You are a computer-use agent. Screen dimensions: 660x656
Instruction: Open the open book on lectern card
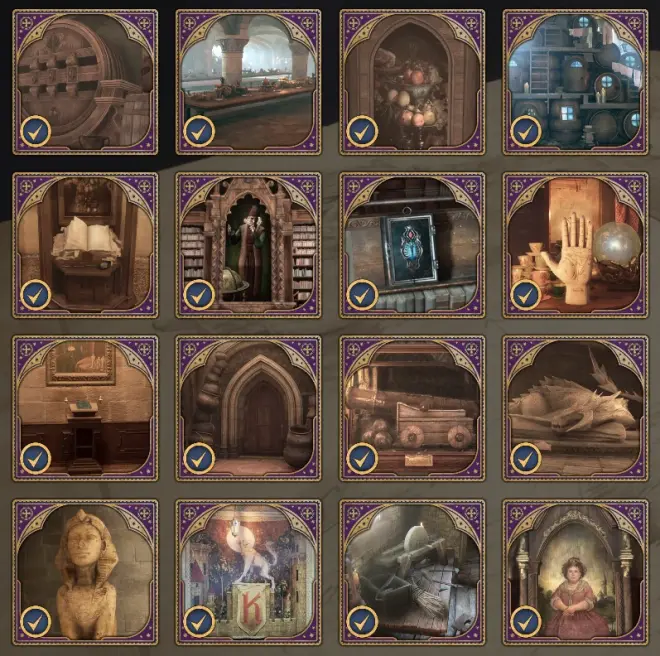click(85, 245)
